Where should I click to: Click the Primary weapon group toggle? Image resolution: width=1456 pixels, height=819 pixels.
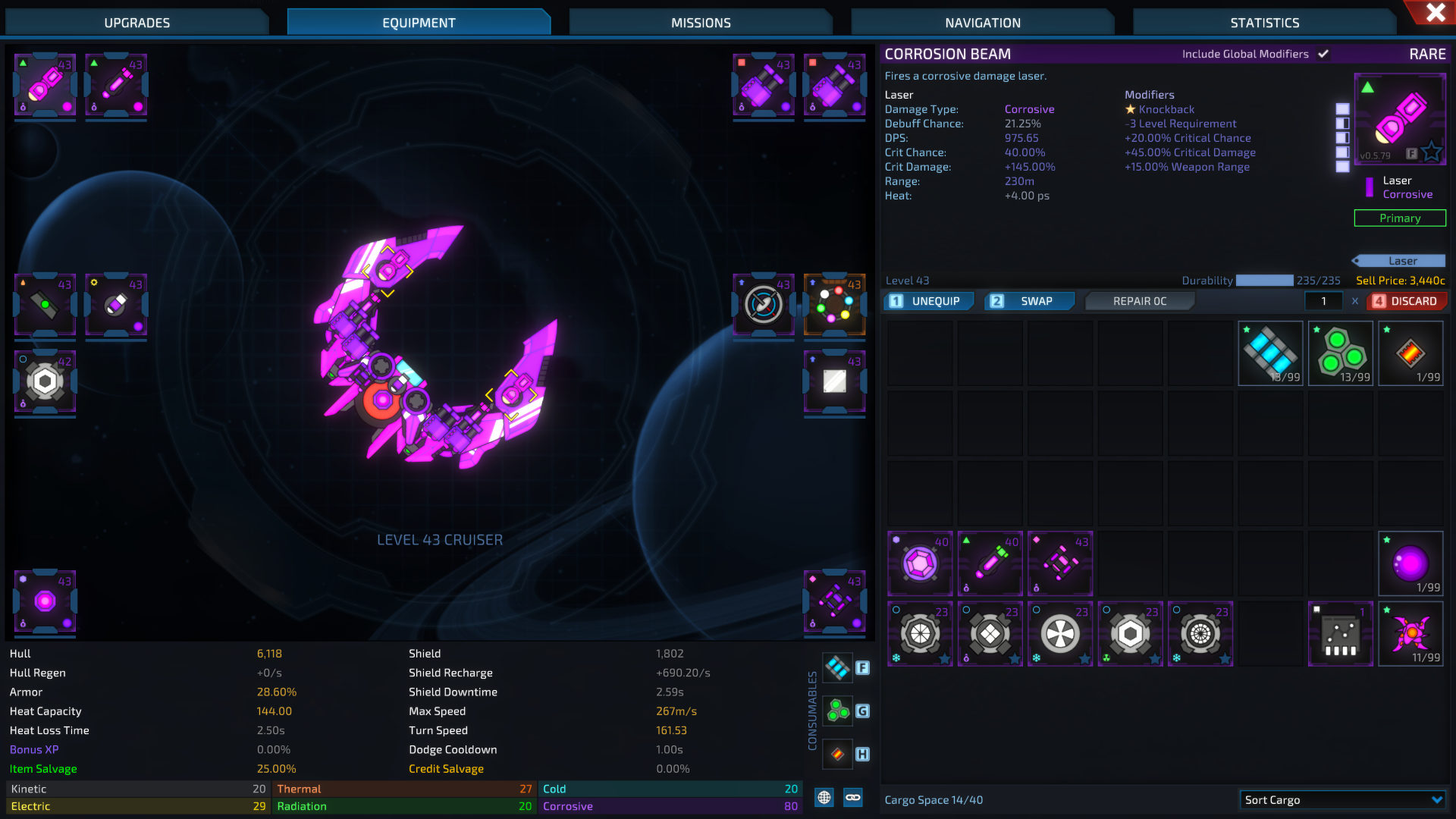[x=1399, y=218]
